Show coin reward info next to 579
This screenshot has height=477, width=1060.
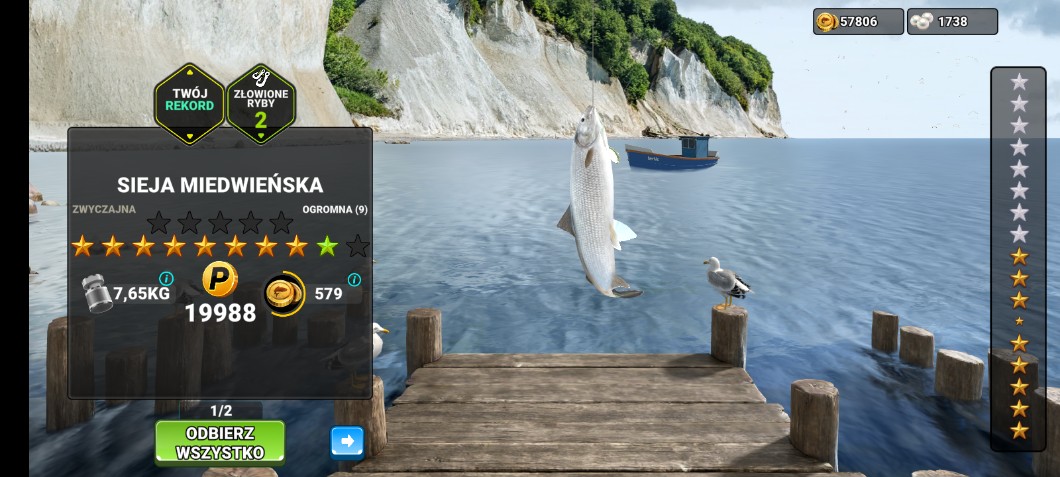[x=354, y=280]
